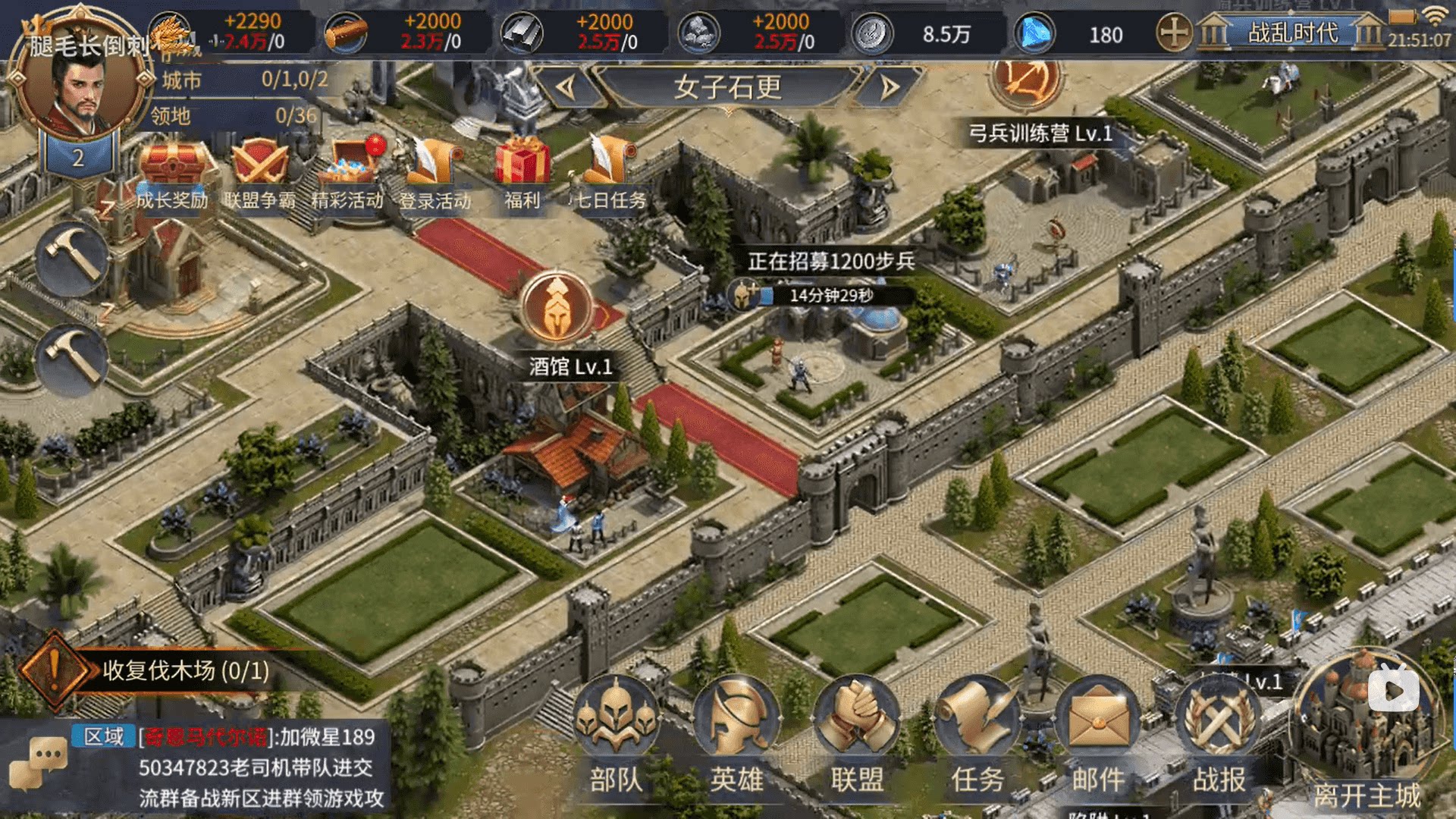Open 精彩活动 events with red notification
The width and height of the screenshot is (1456, 819).
348,173
